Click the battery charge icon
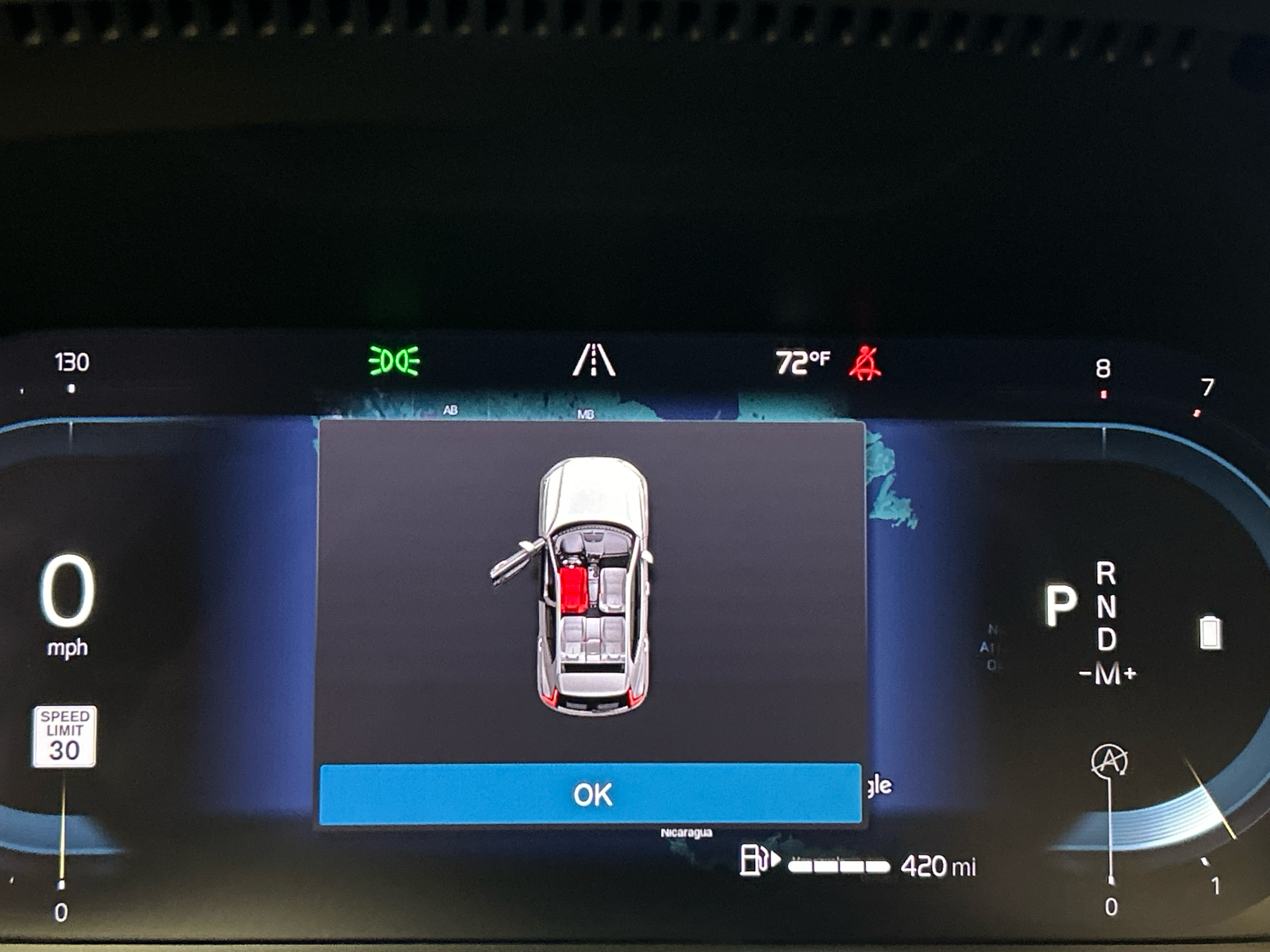 click(1209, 631)
